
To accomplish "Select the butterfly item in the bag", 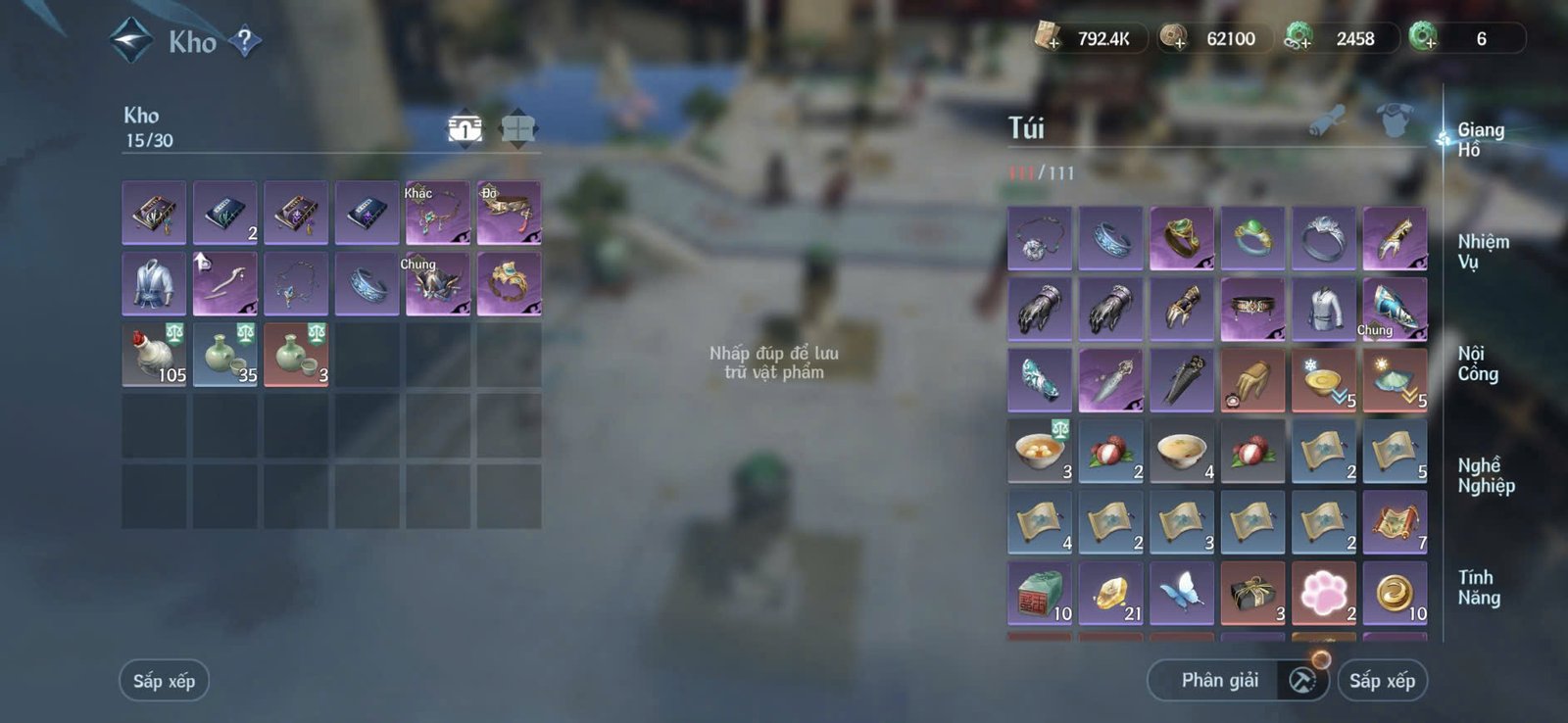I will click(1182, 593).
